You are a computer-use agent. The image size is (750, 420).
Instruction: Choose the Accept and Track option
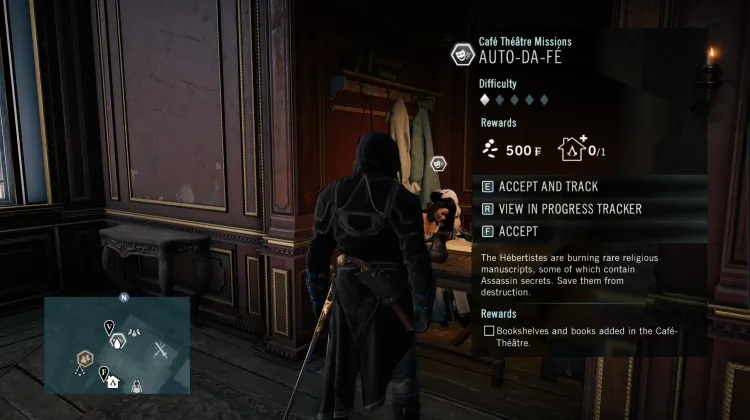pos(548,187)
